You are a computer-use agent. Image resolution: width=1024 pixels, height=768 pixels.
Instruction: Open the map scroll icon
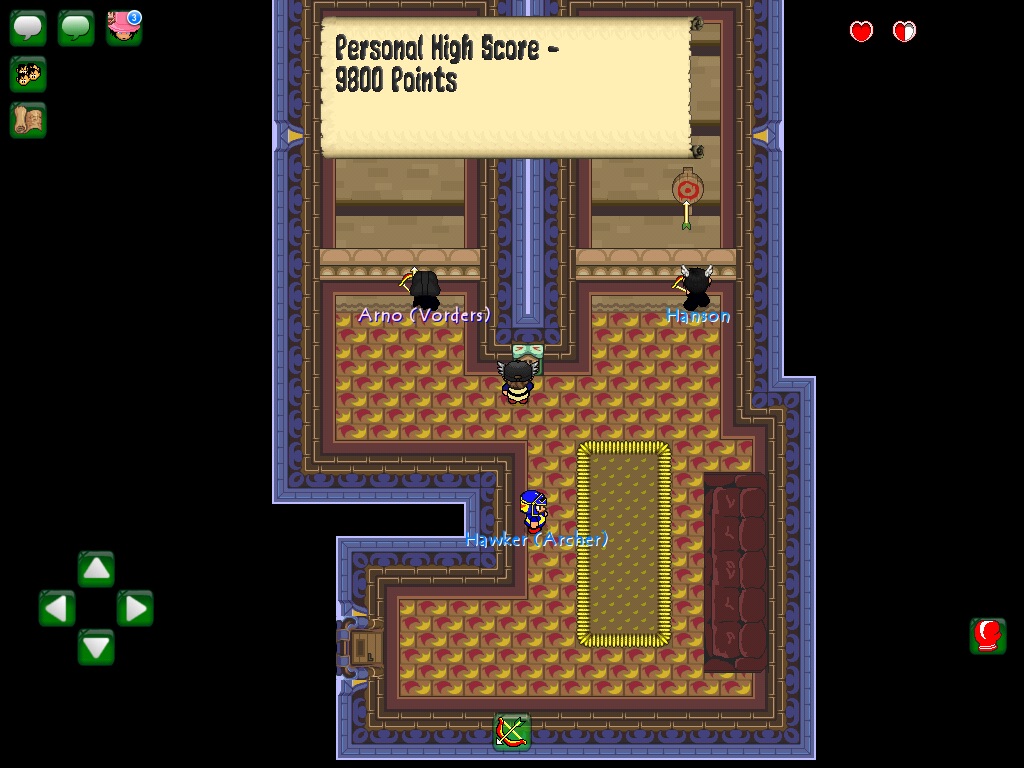[x=28, y=120]
